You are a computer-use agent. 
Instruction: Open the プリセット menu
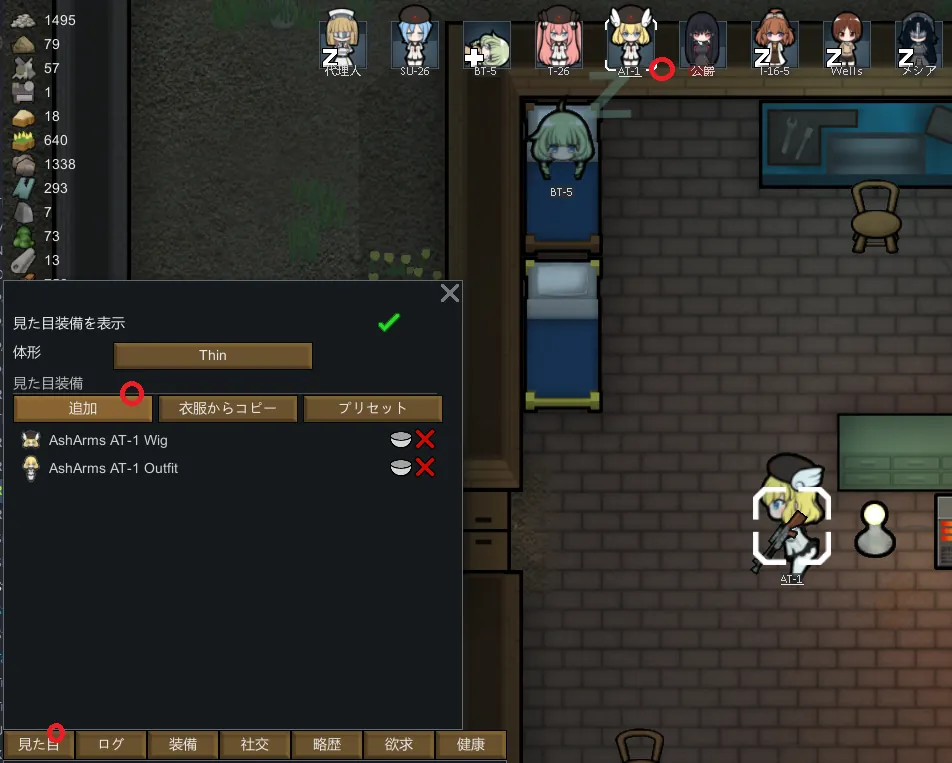[x=373, y=408]
